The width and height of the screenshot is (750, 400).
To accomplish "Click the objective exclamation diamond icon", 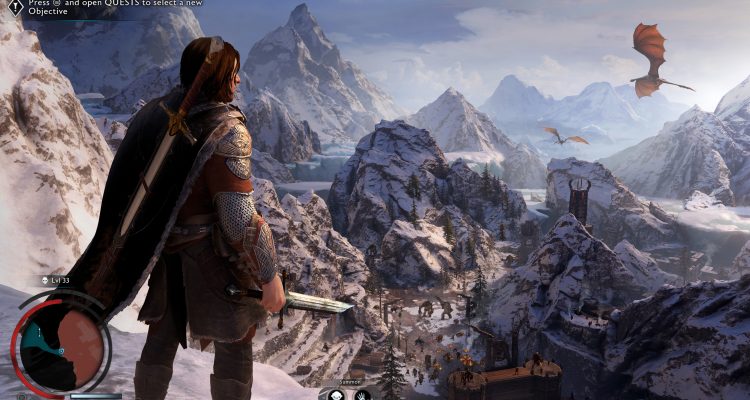I will (16, 7).
